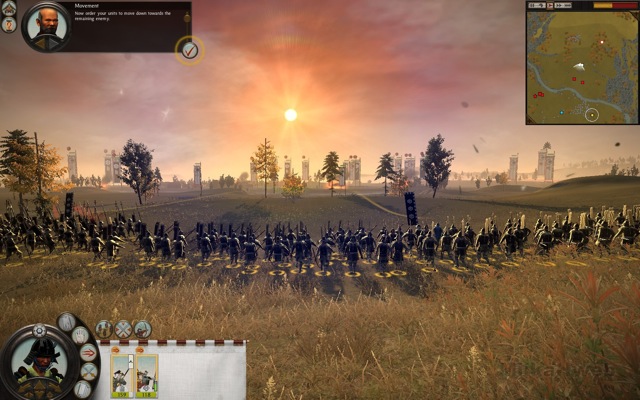The image size is (640, 400).
Task: Select the first unit card
Action: [x=121, y=377]
